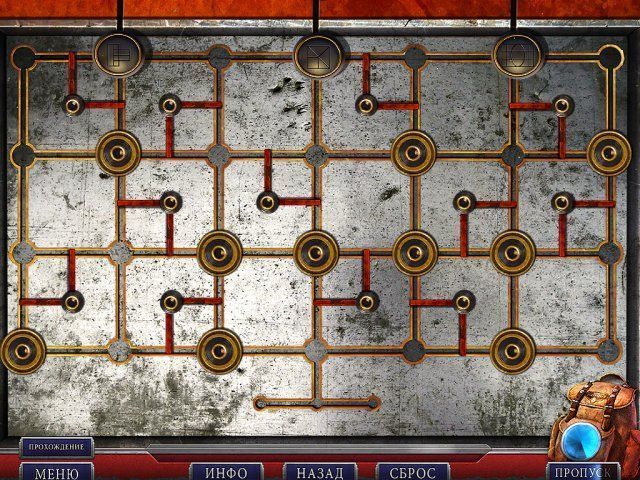Open the ПРОХОЖДЕНИЕ walkthrough guide
Image resolution: width=640 pixels, height=480 pixels.
click(x=56, y=446)
